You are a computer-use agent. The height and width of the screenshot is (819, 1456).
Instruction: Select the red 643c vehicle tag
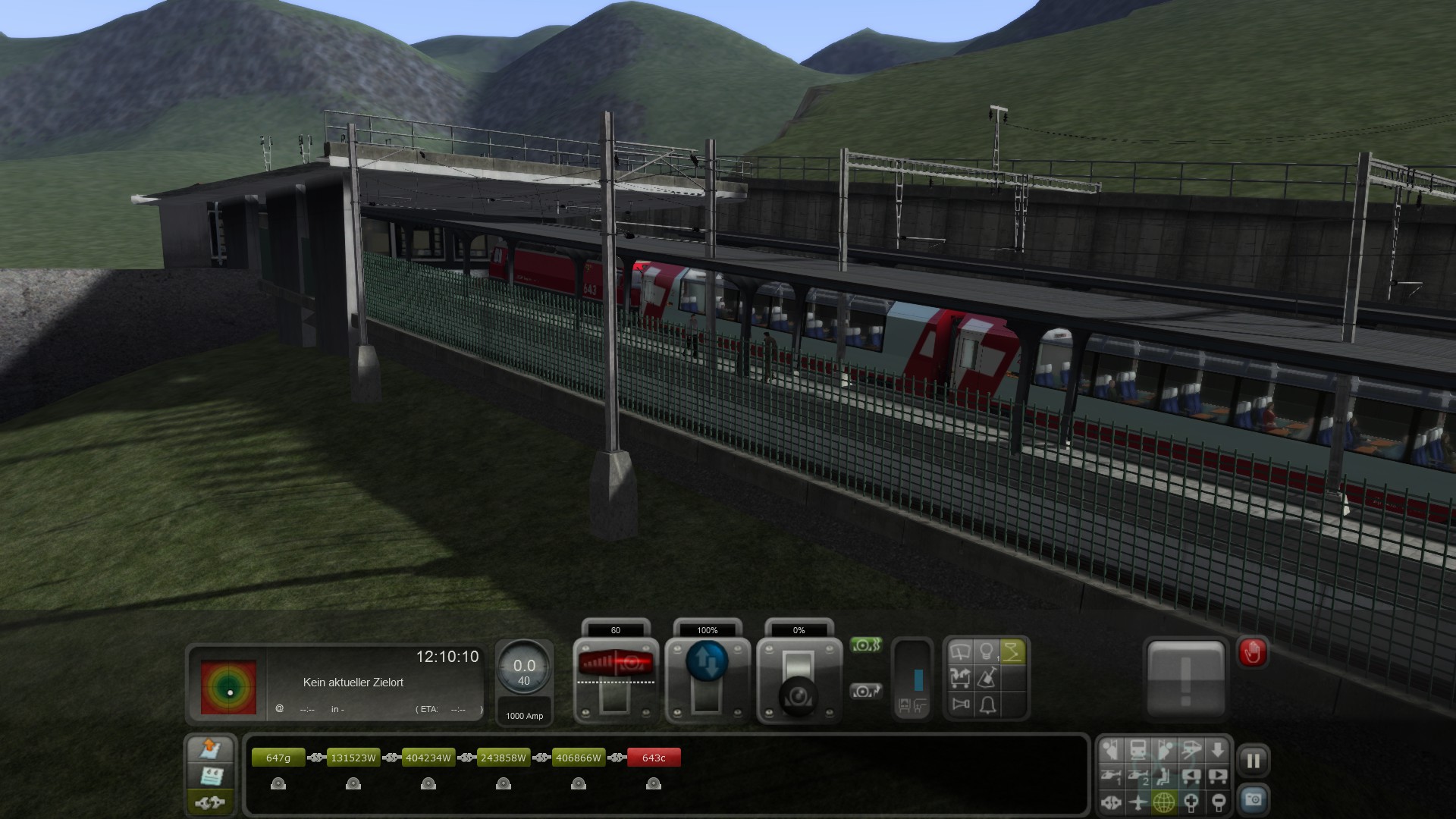tap(654, 758)
